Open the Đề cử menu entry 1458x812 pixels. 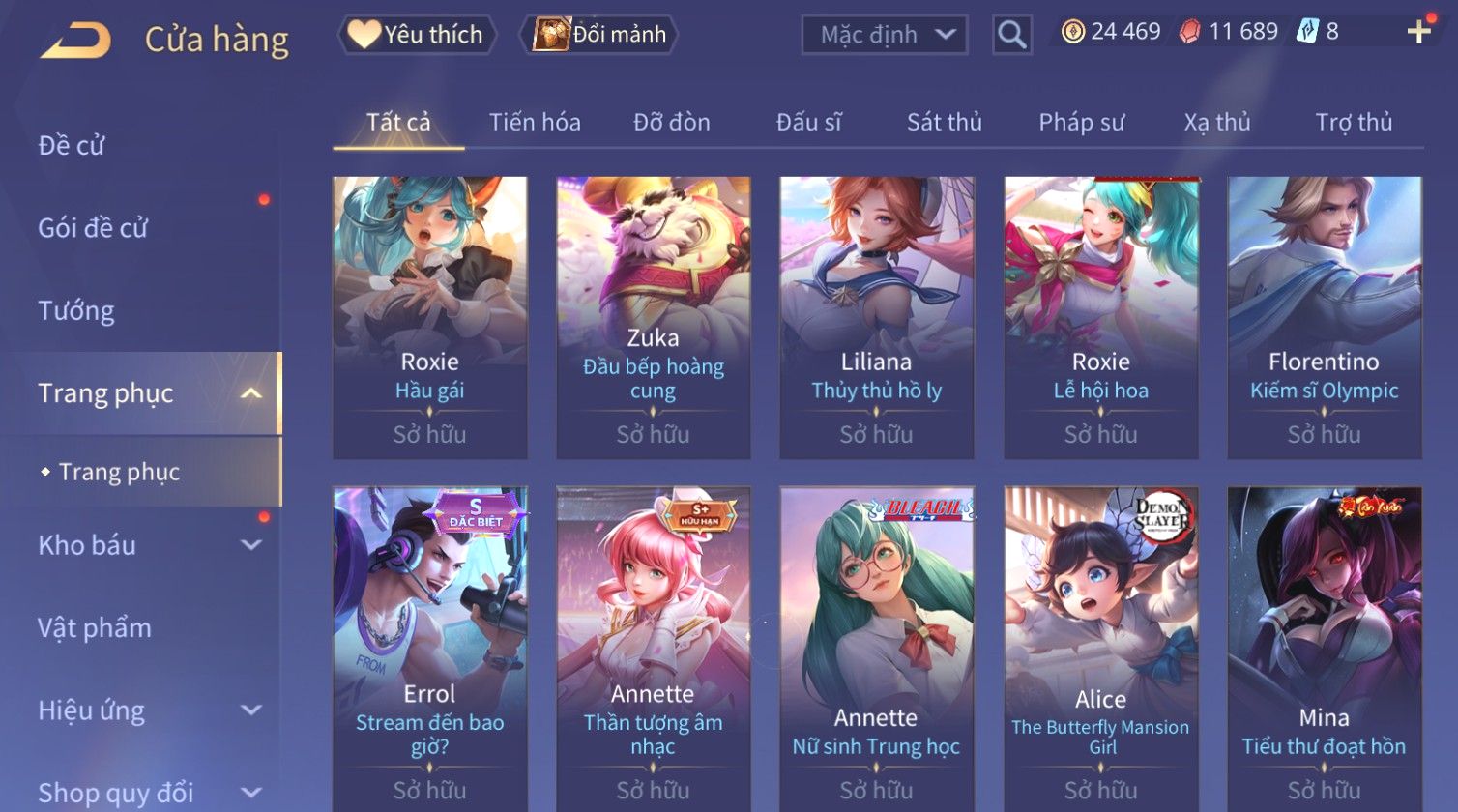point(72,146)
